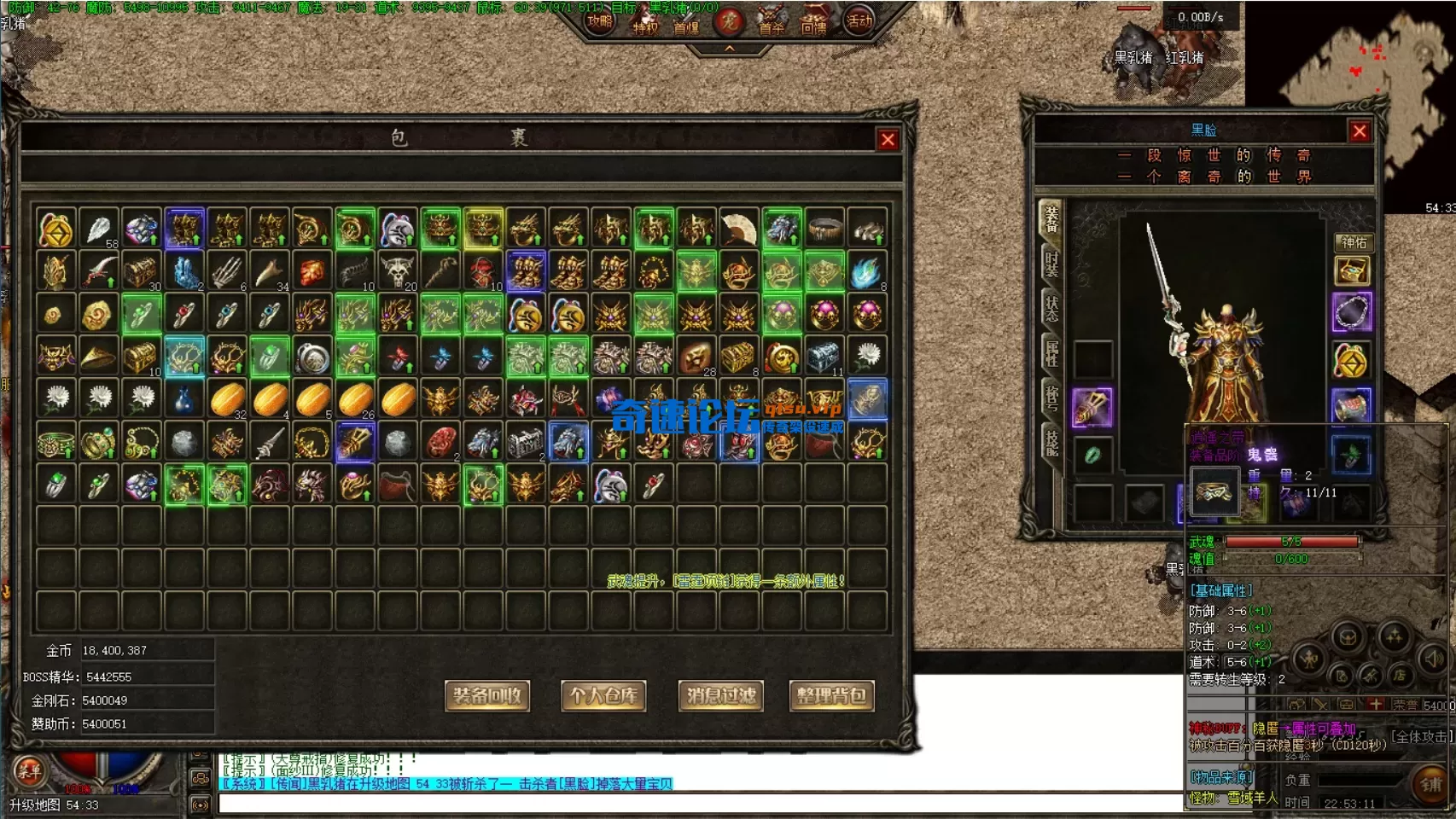Select the blue crystal item in the bag
Viewport: 1456px width, 819px height.
[184, 271]
